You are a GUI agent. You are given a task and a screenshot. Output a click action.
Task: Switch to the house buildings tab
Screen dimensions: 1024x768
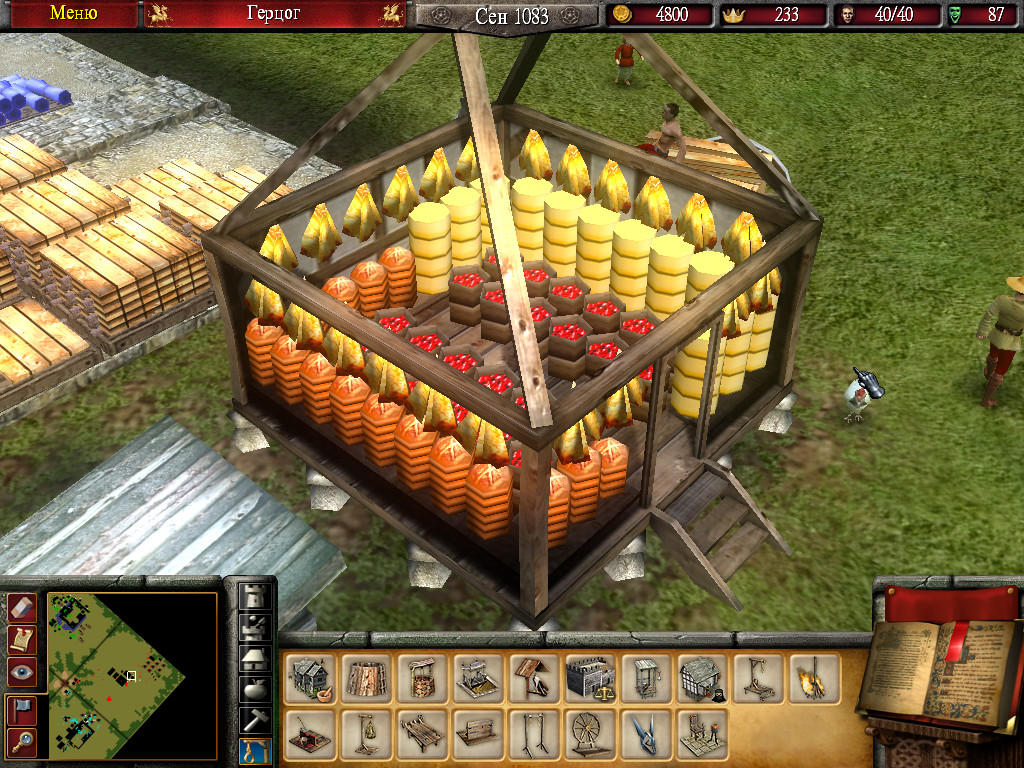point(256,658)
